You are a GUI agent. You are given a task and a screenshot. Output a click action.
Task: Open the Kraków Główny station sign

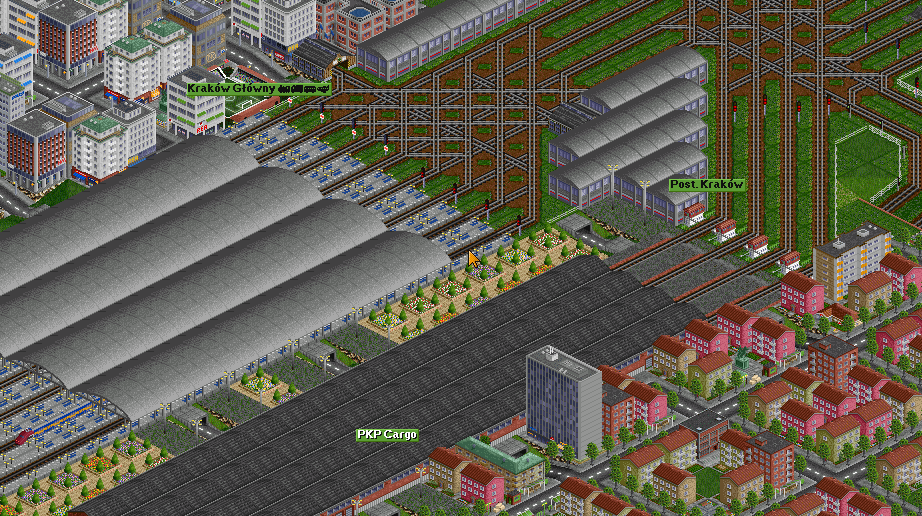[257, 88]
